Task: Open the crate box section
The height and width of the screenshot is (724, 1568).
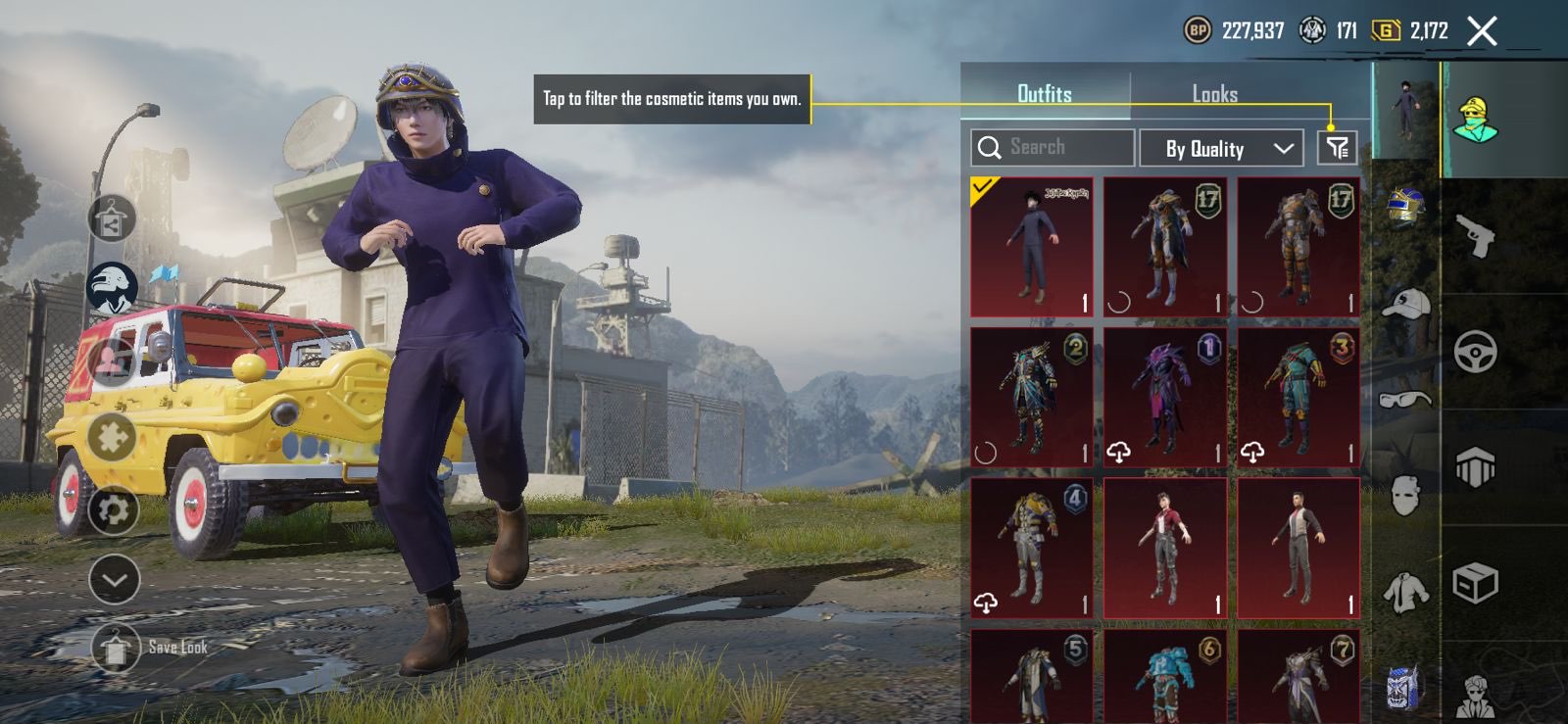Action: 1475,584
